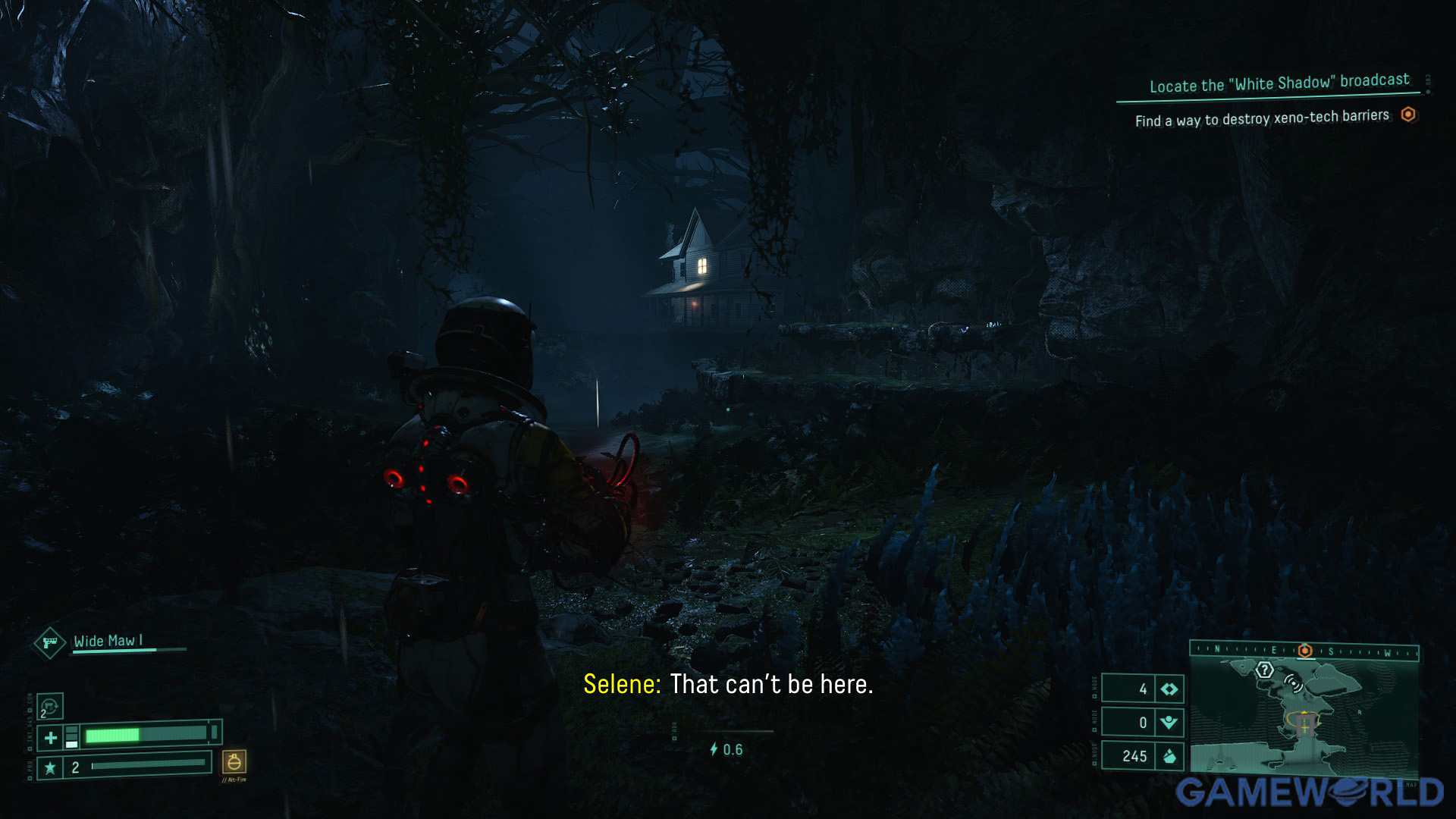1456x819 pixels.
Task: Open the "White Shadow" broadcast objective
Action: (x=1279, y=83)
